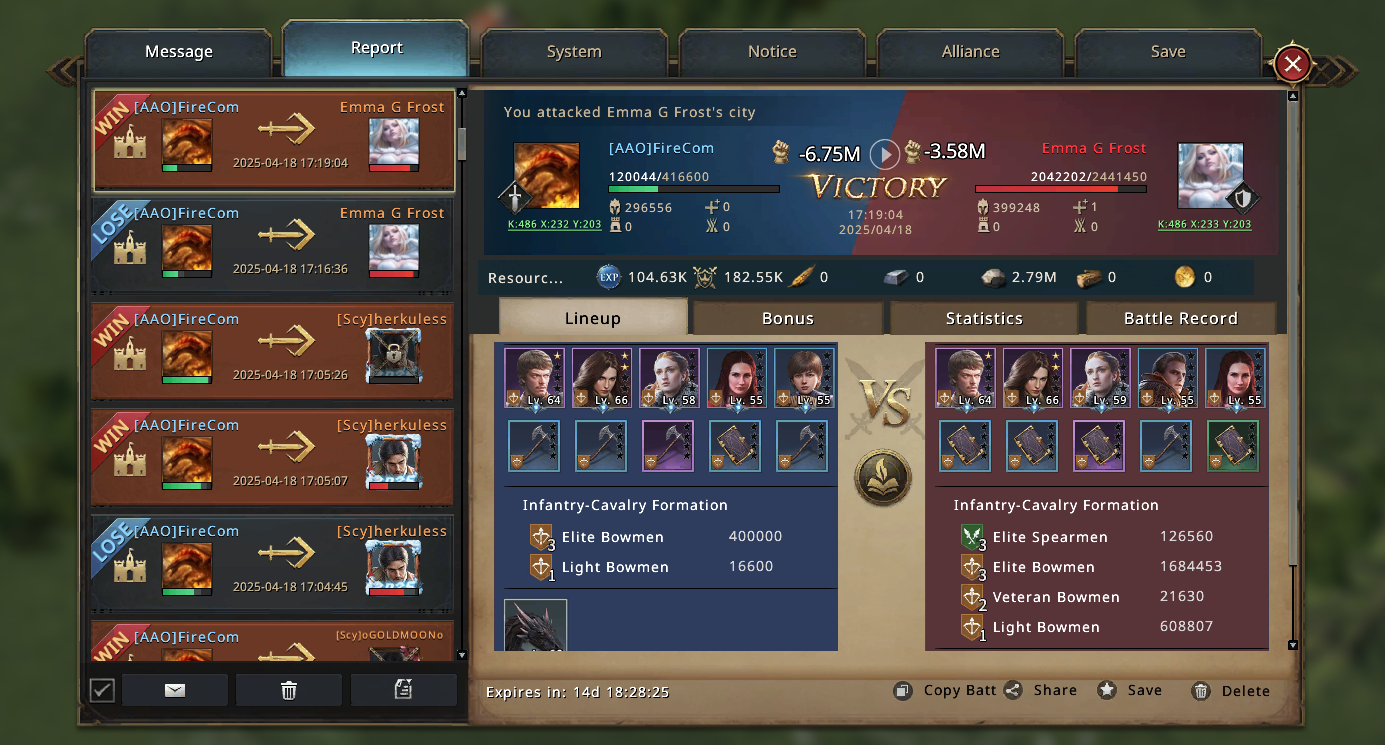Switch to the Notice tab
1385x745 pixels.
[x=772, y=52]
